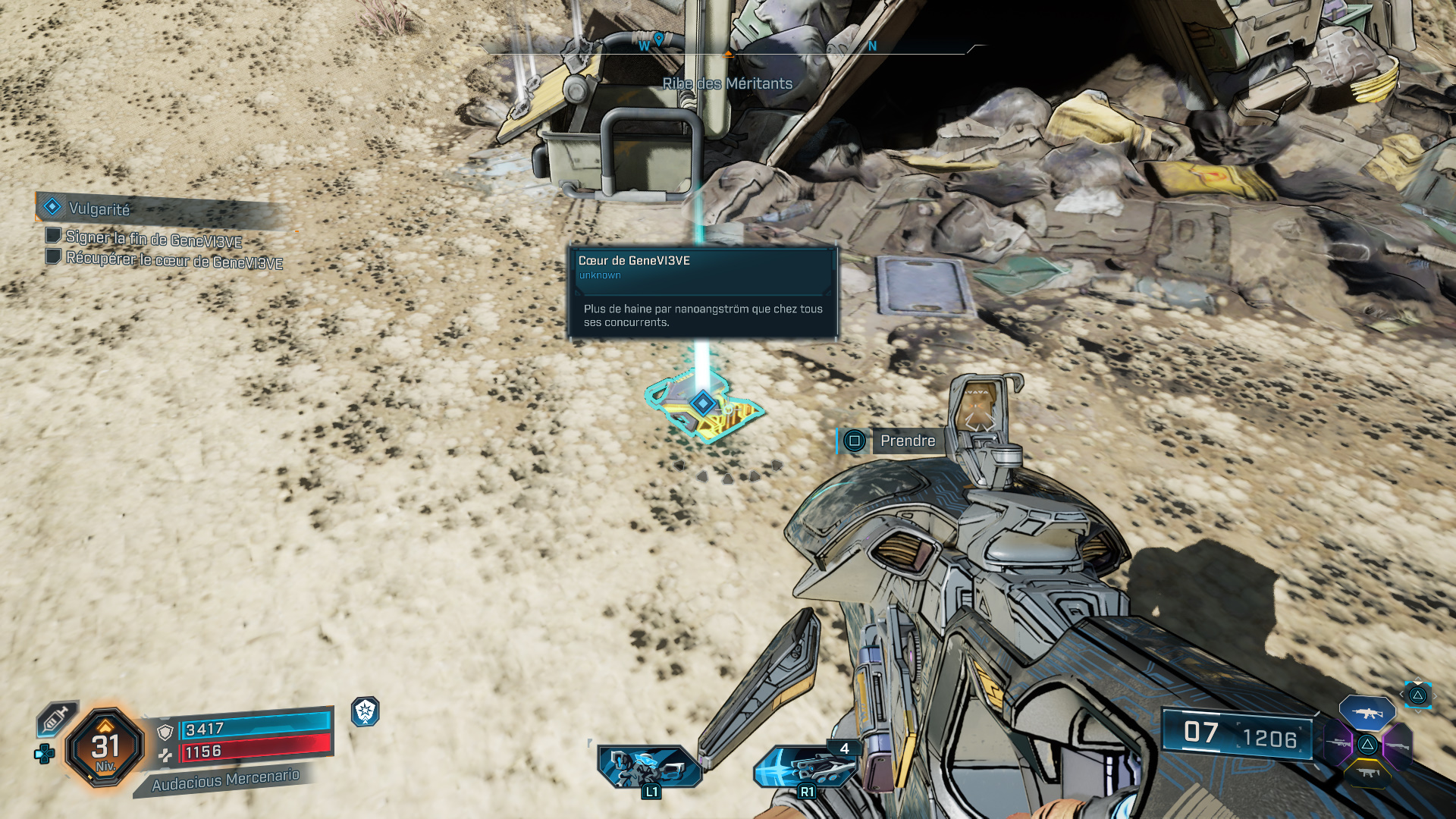
Task: Select the sniper rifle weapon slot
Action: [1338, 743]
